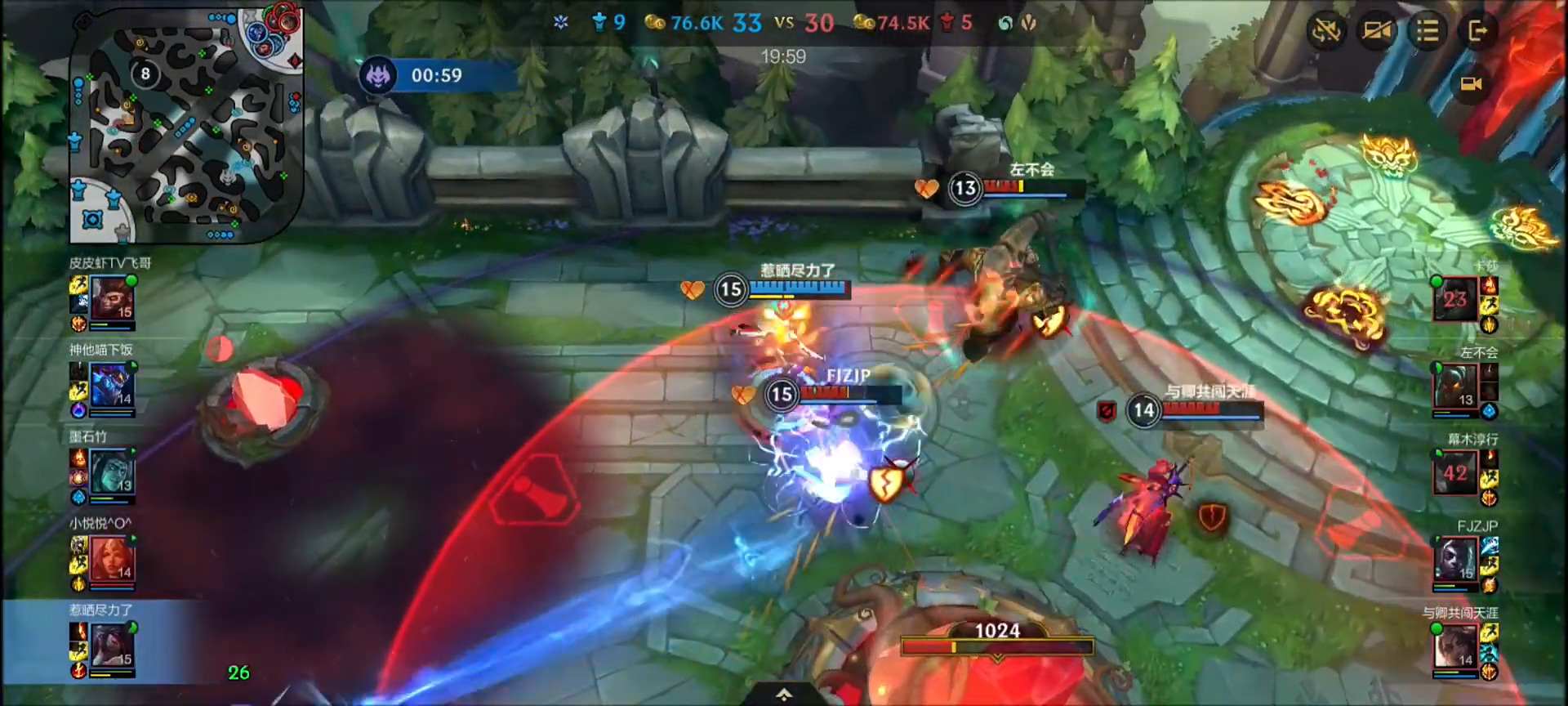Open the list menu button

click(x=1427, y=32)
